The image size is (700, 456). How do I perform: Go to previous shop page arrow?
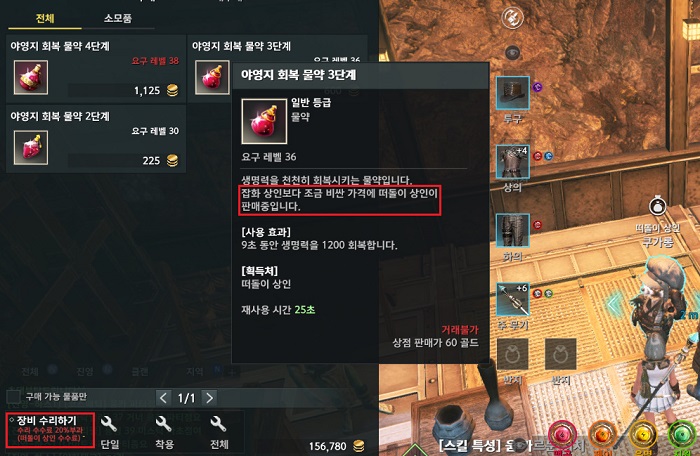point(163,397)
